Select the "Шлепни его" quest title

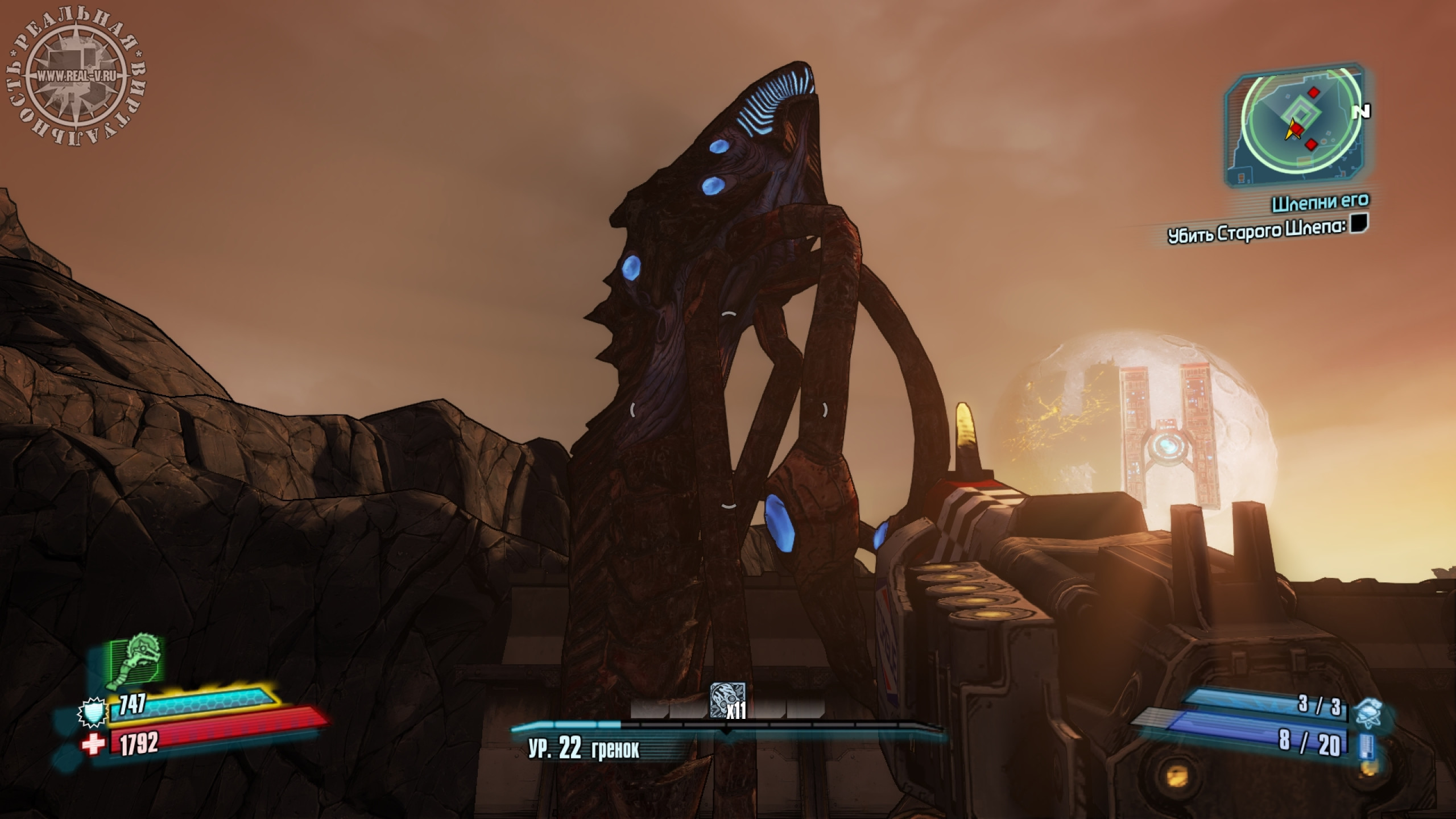coord(1319,201)
